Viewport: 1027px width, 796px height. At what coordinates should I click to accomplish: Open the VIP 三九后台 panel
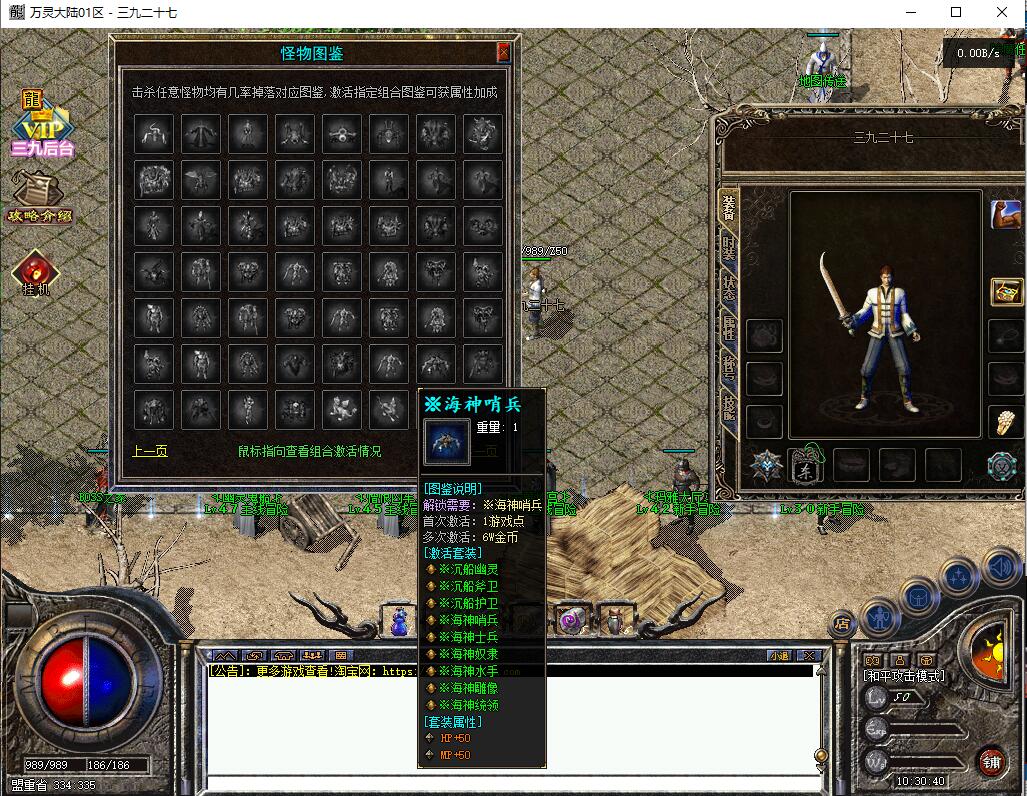coord(41,126)
